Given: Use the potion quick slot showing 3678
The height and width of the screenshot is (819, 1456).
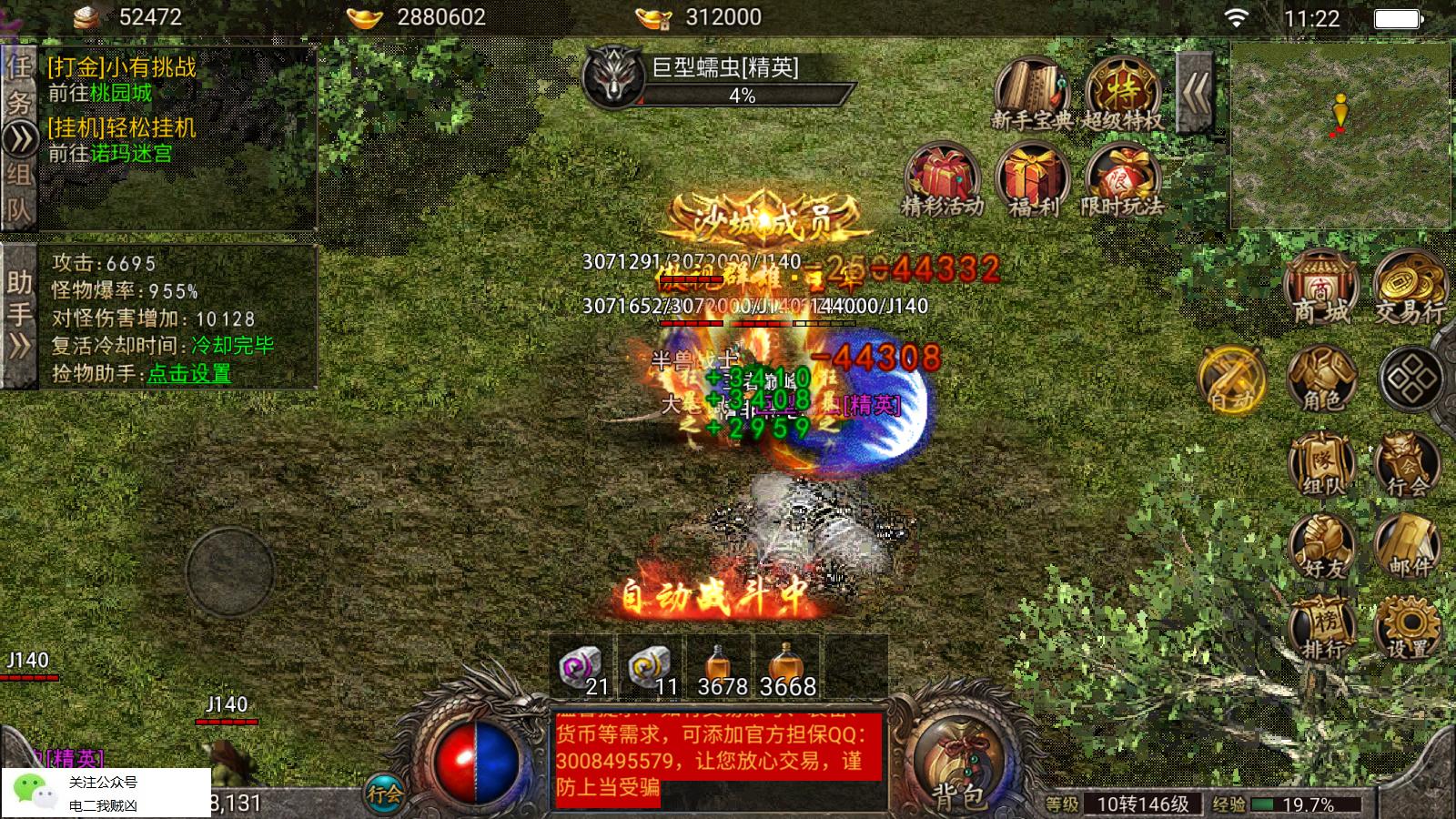Looking at the screenshot, I should (x=718, y=667).
